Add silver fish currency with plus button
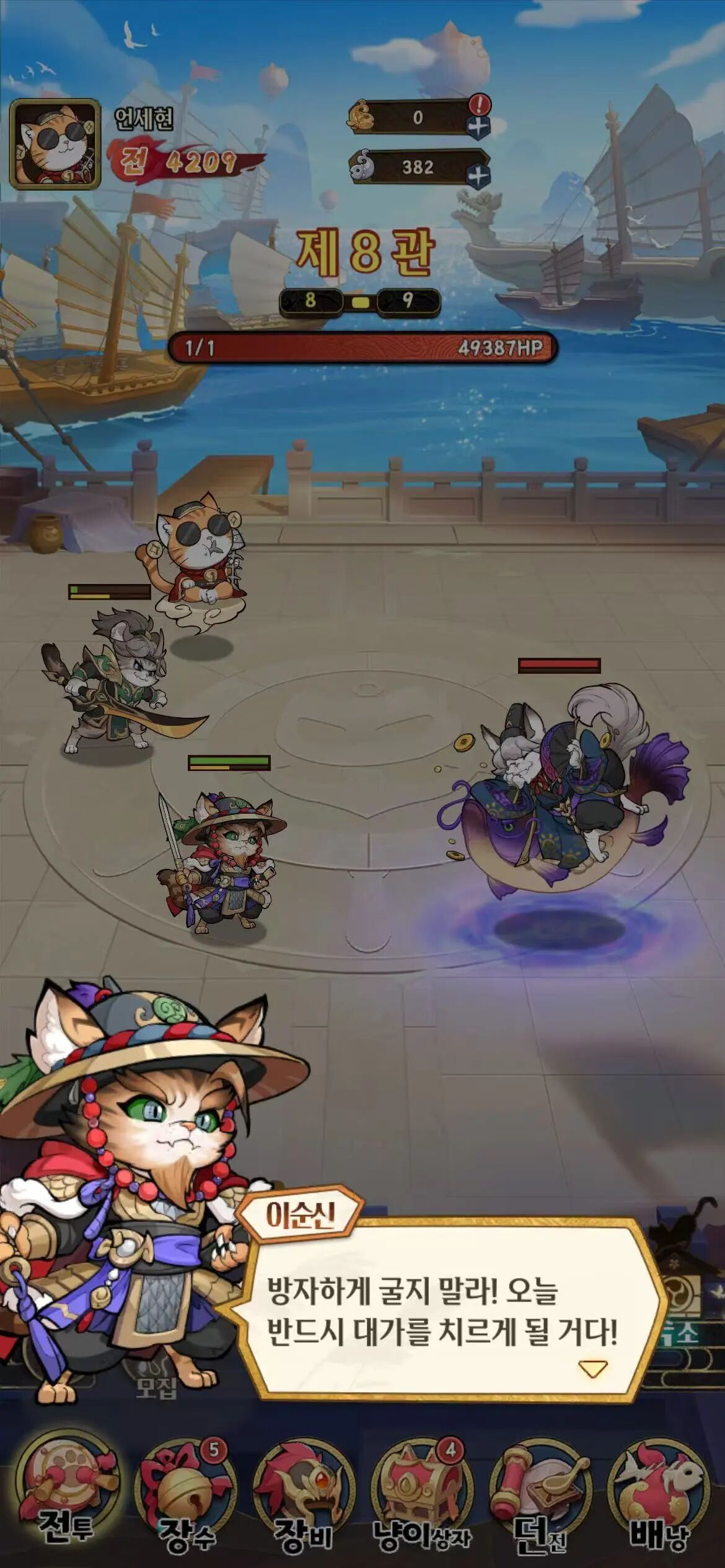This screenshot has height=1568, width=725. pos(478,176)
